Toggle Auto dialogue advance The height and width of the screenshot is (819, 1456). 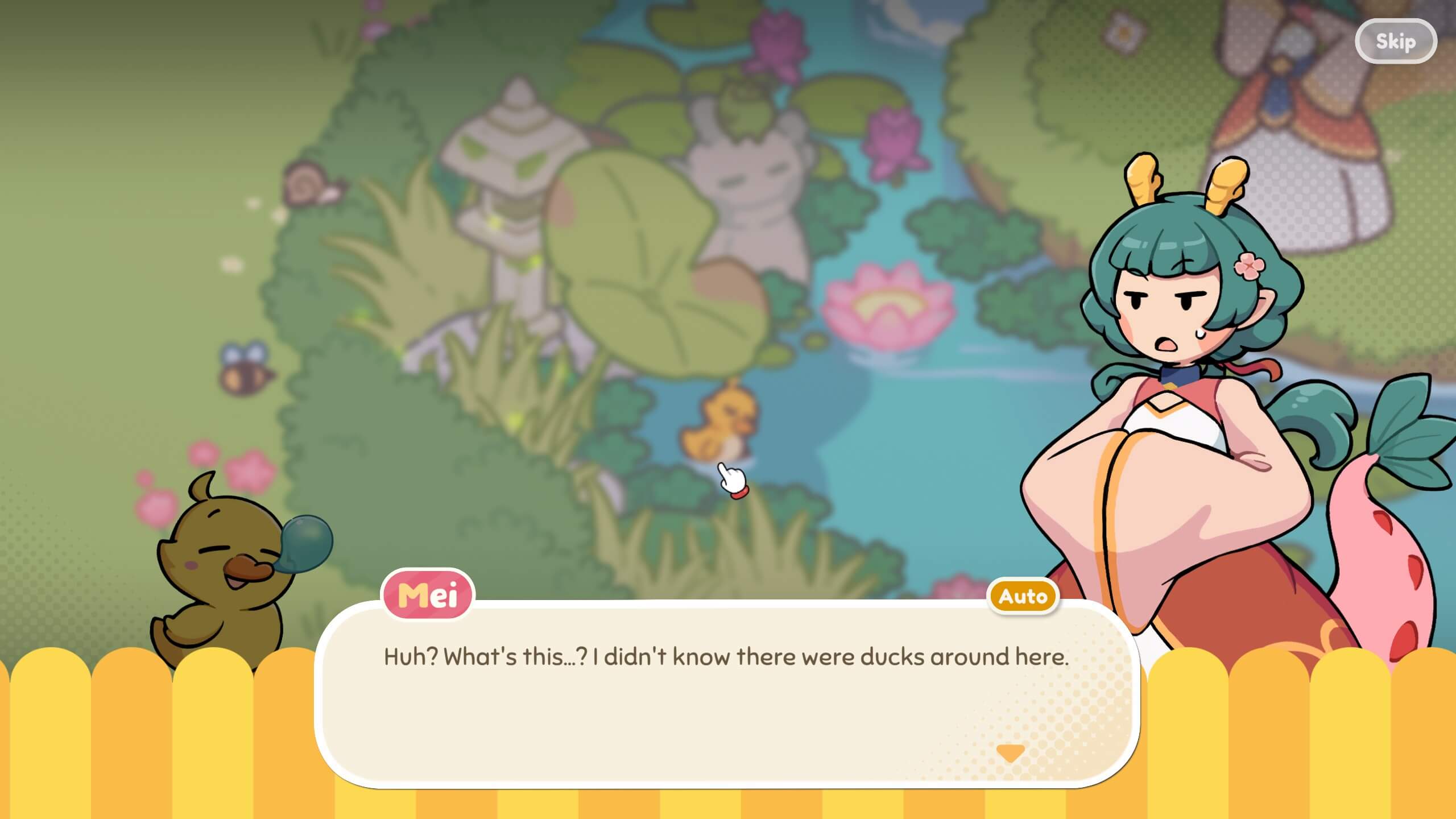1023,597
